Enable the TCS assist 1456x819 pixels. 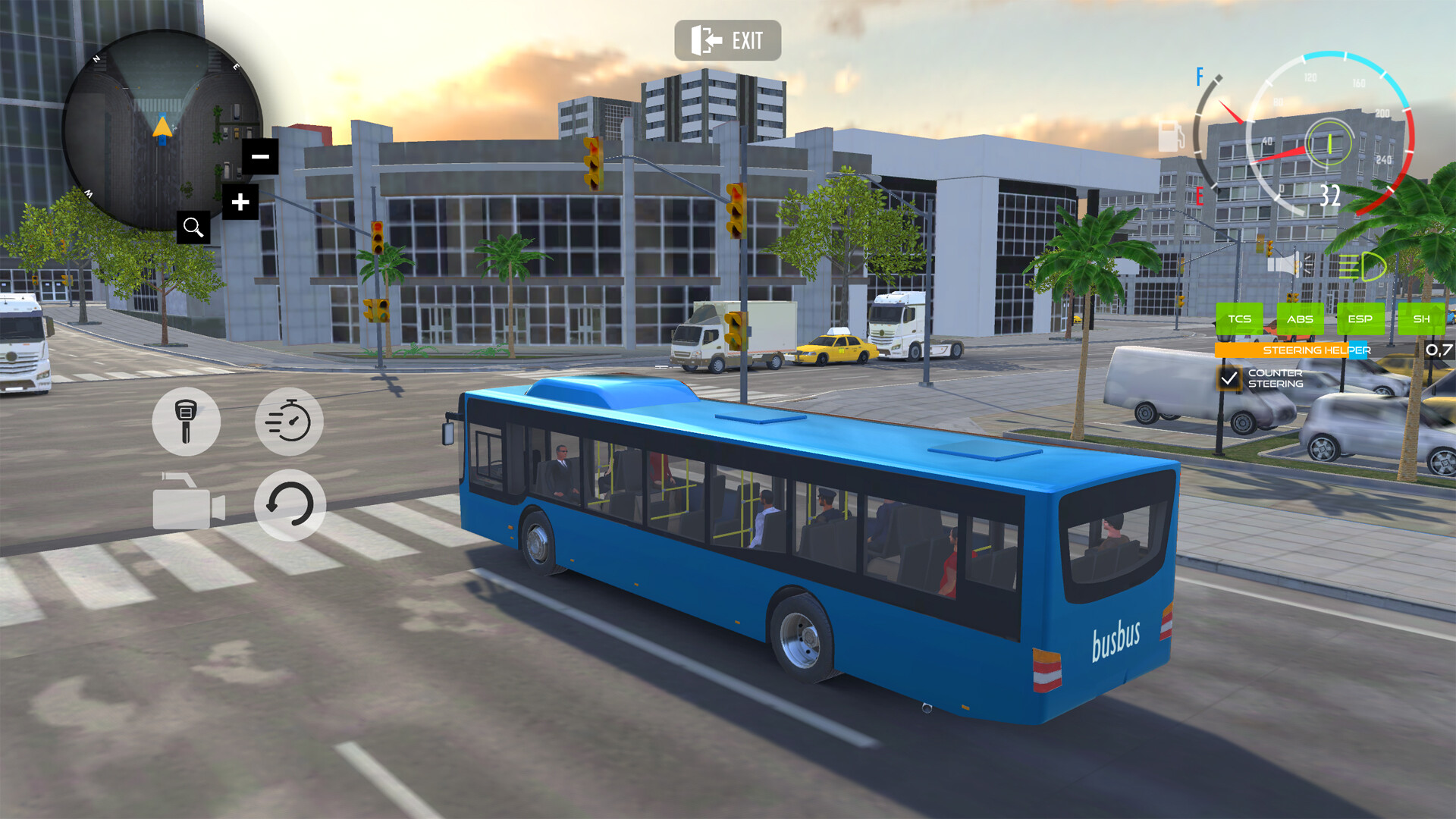tap(1241, 319)
